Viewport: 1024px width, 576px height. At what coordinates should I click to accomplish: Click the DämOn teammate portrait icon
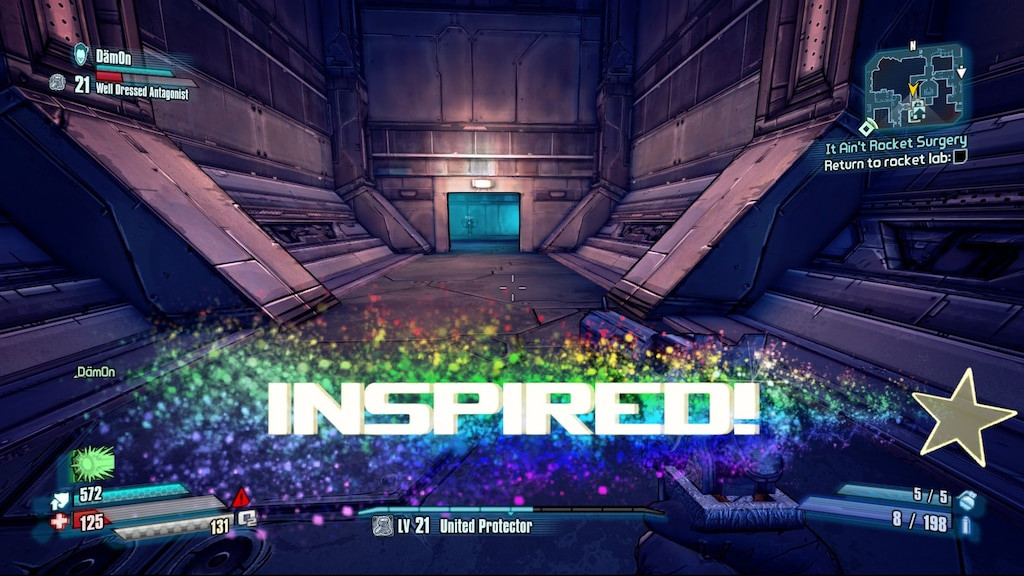point(82,54)
